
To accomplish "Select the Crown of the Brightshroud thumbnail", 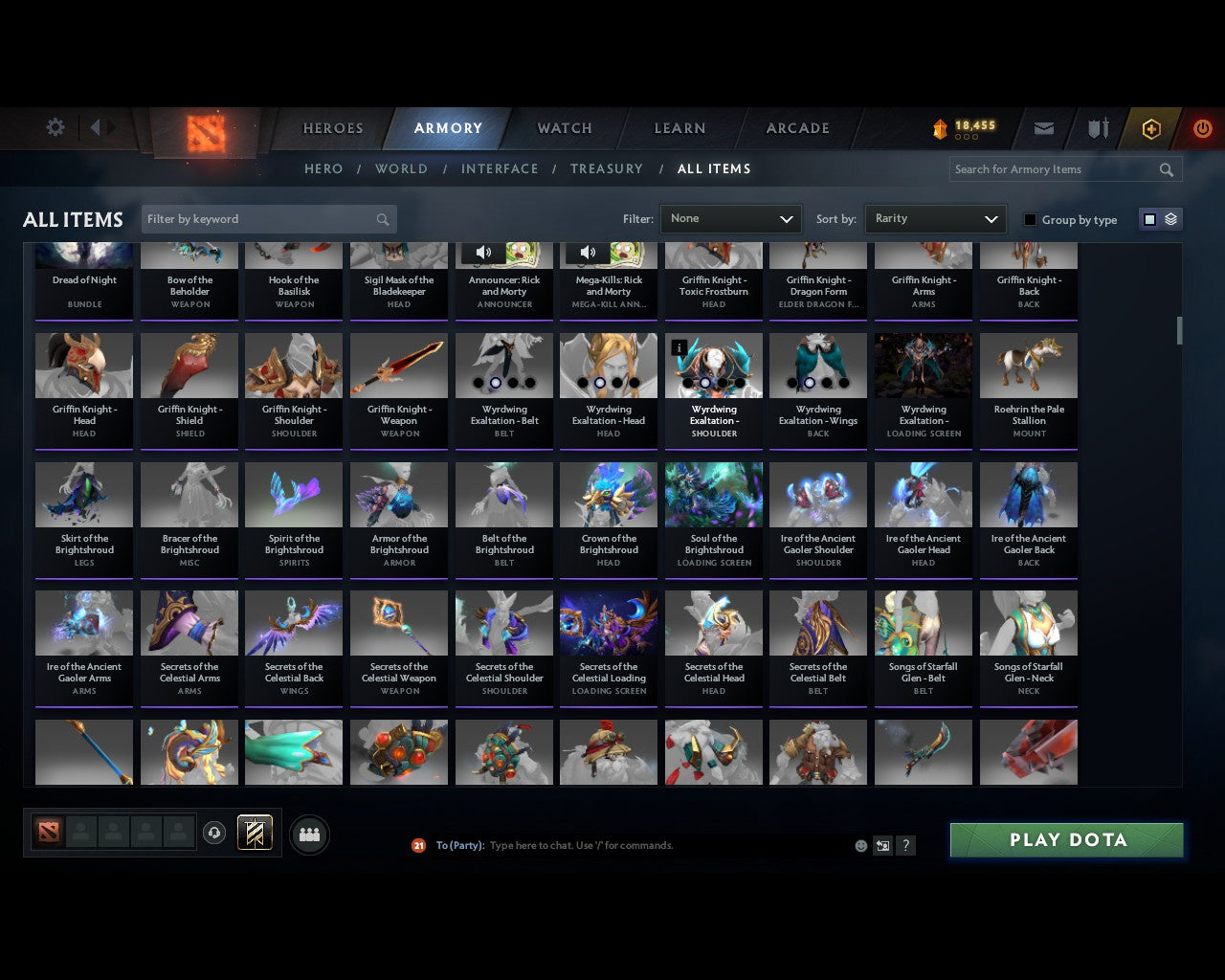I will coord(608,495).
